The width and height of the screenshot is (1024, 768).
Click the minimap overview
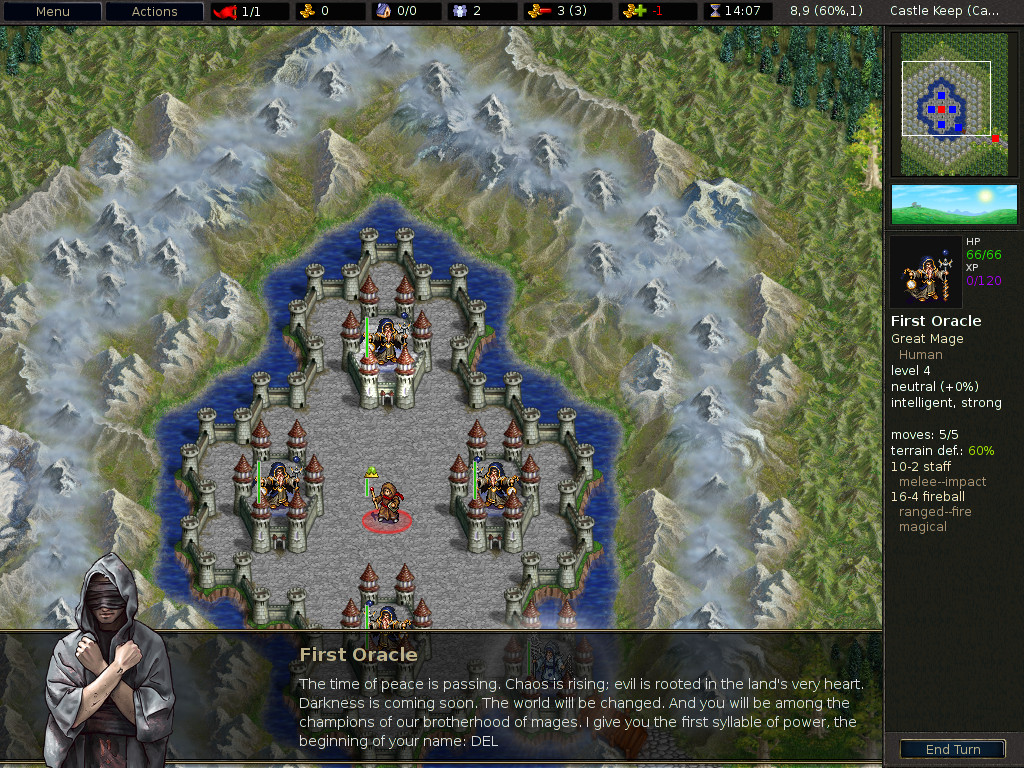[x=953, y=104]
